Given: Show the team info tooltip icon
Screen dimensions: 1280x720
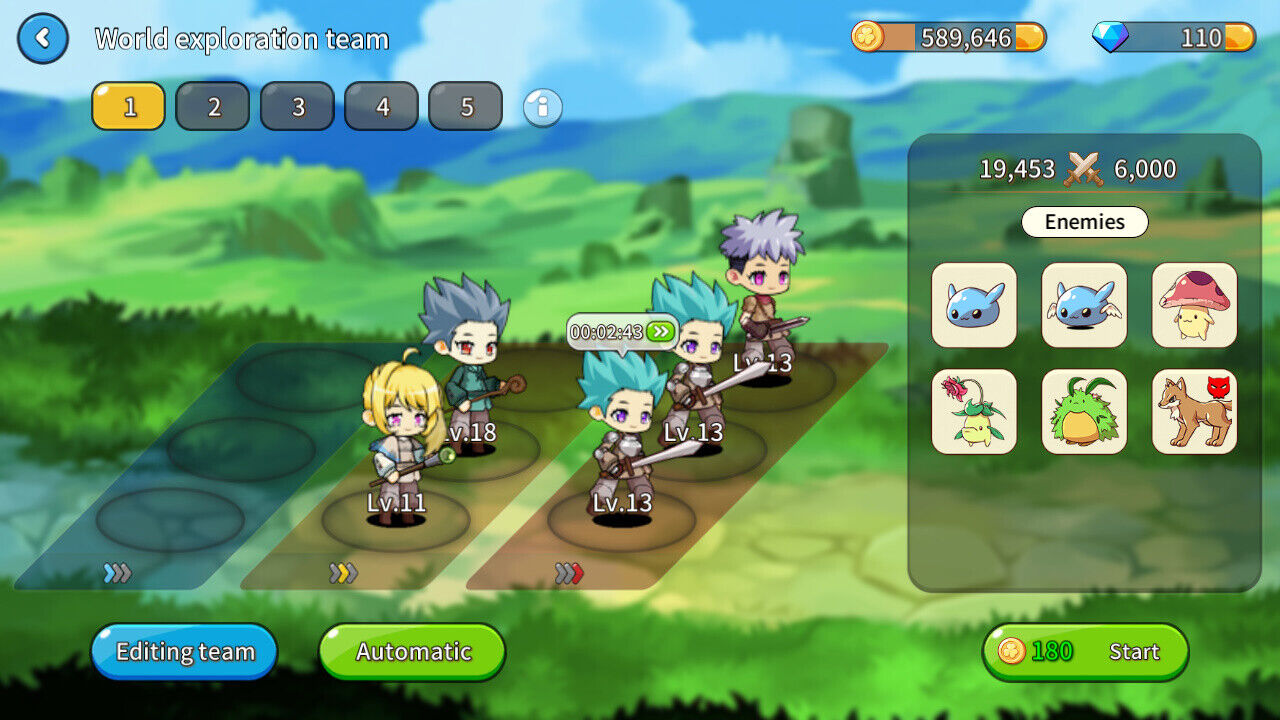Looking at the screenshot, I should [543, 107].
